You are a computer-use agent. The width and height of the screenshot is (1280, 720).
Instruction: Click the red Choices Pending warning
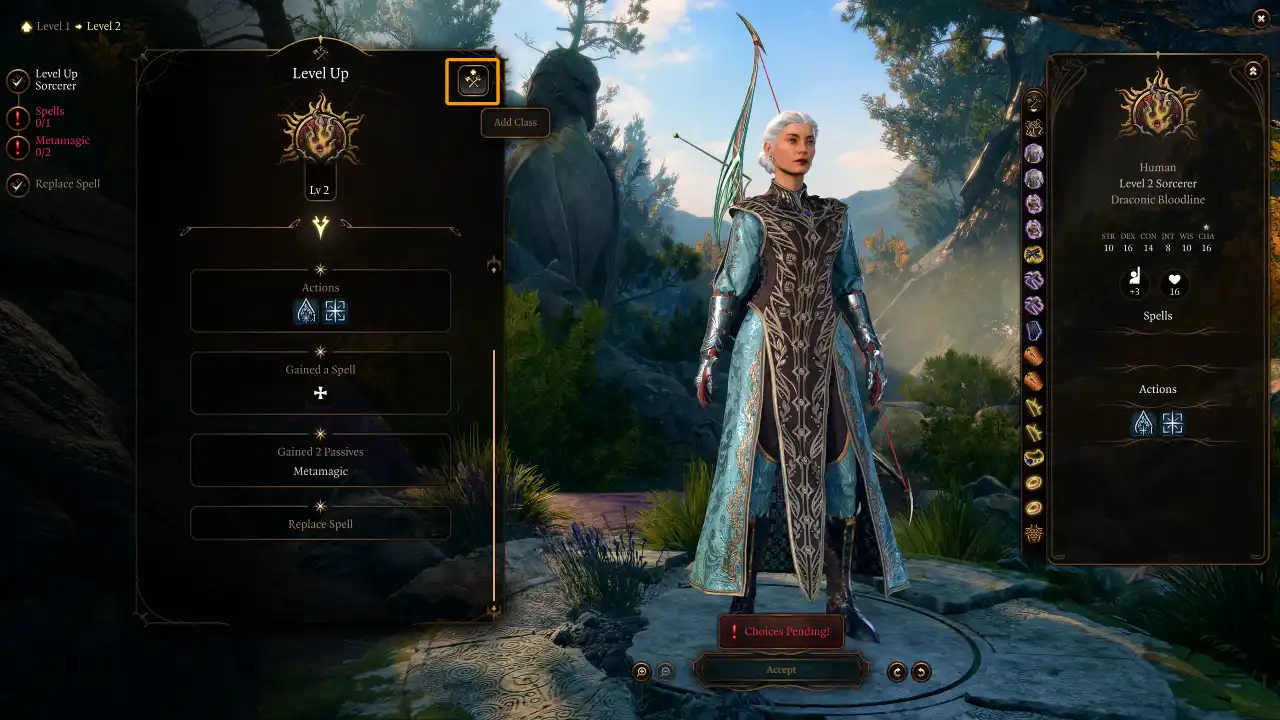point(781,632)
